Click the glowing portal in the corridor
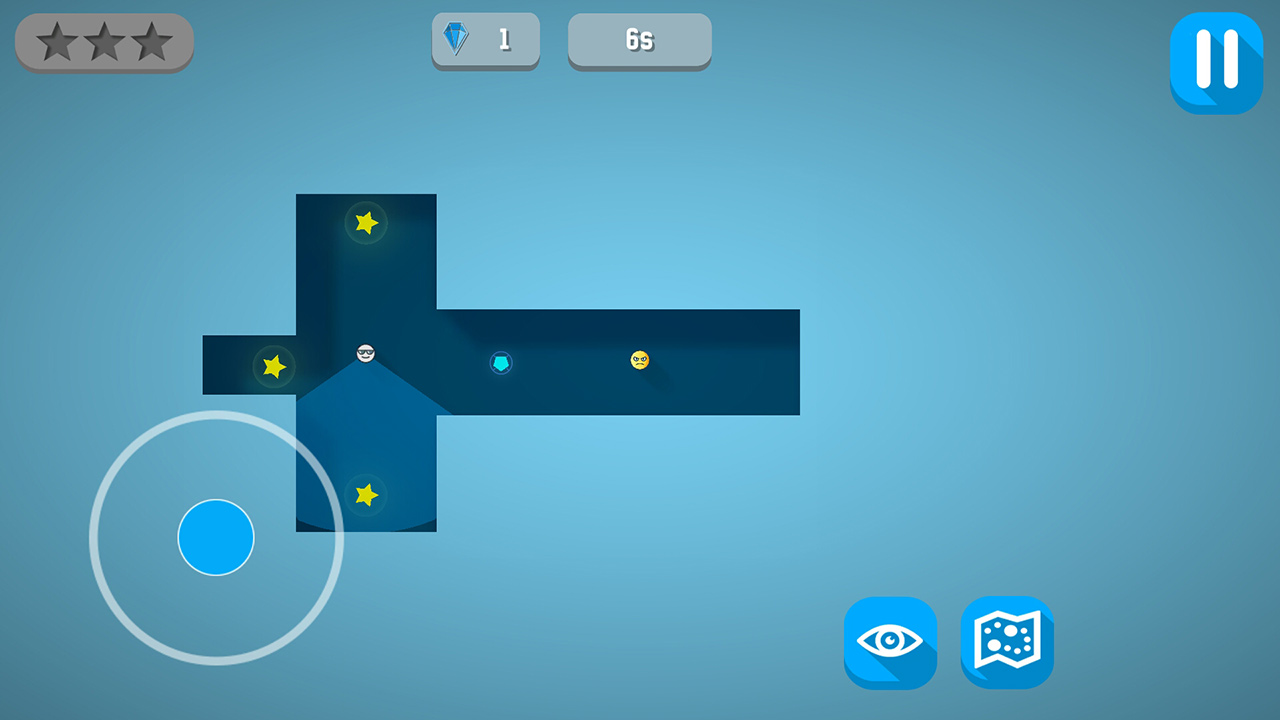1280x720 pixels. tap(499, 363)
